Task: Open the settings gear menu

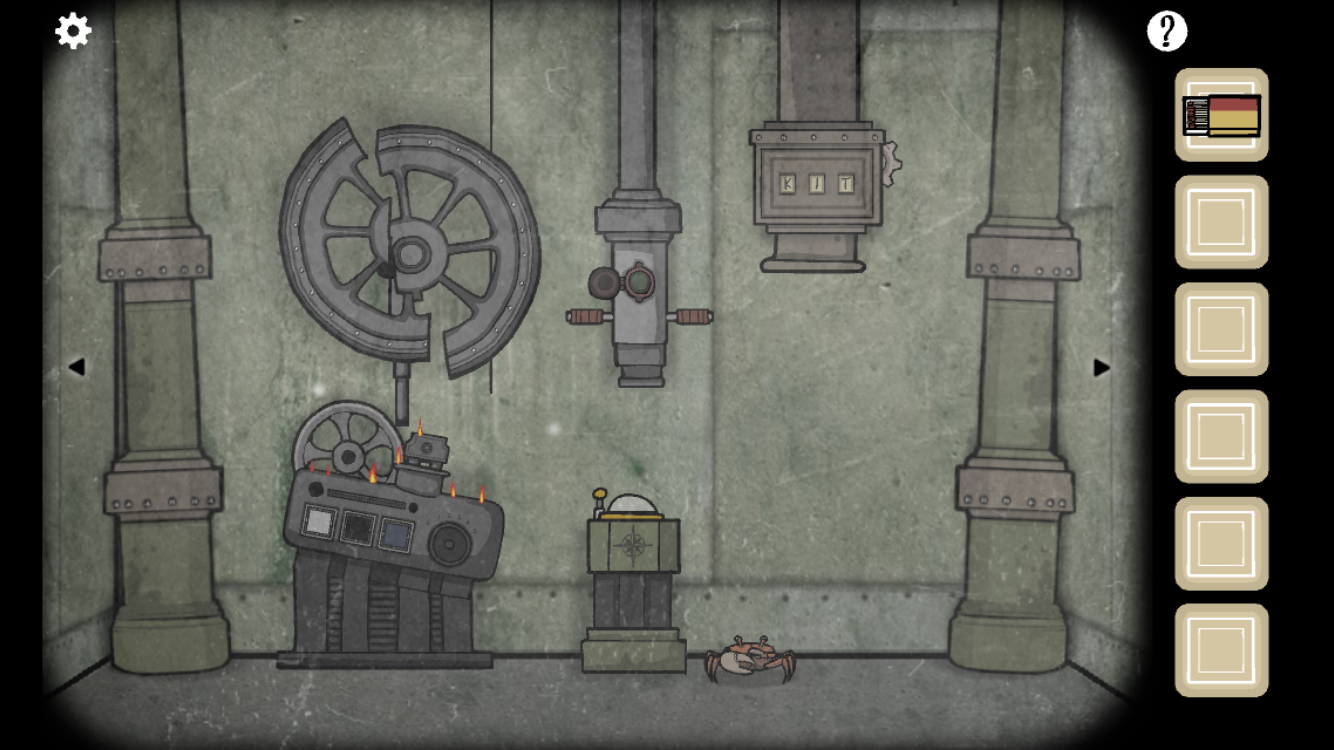Action: tap(73, 31)
